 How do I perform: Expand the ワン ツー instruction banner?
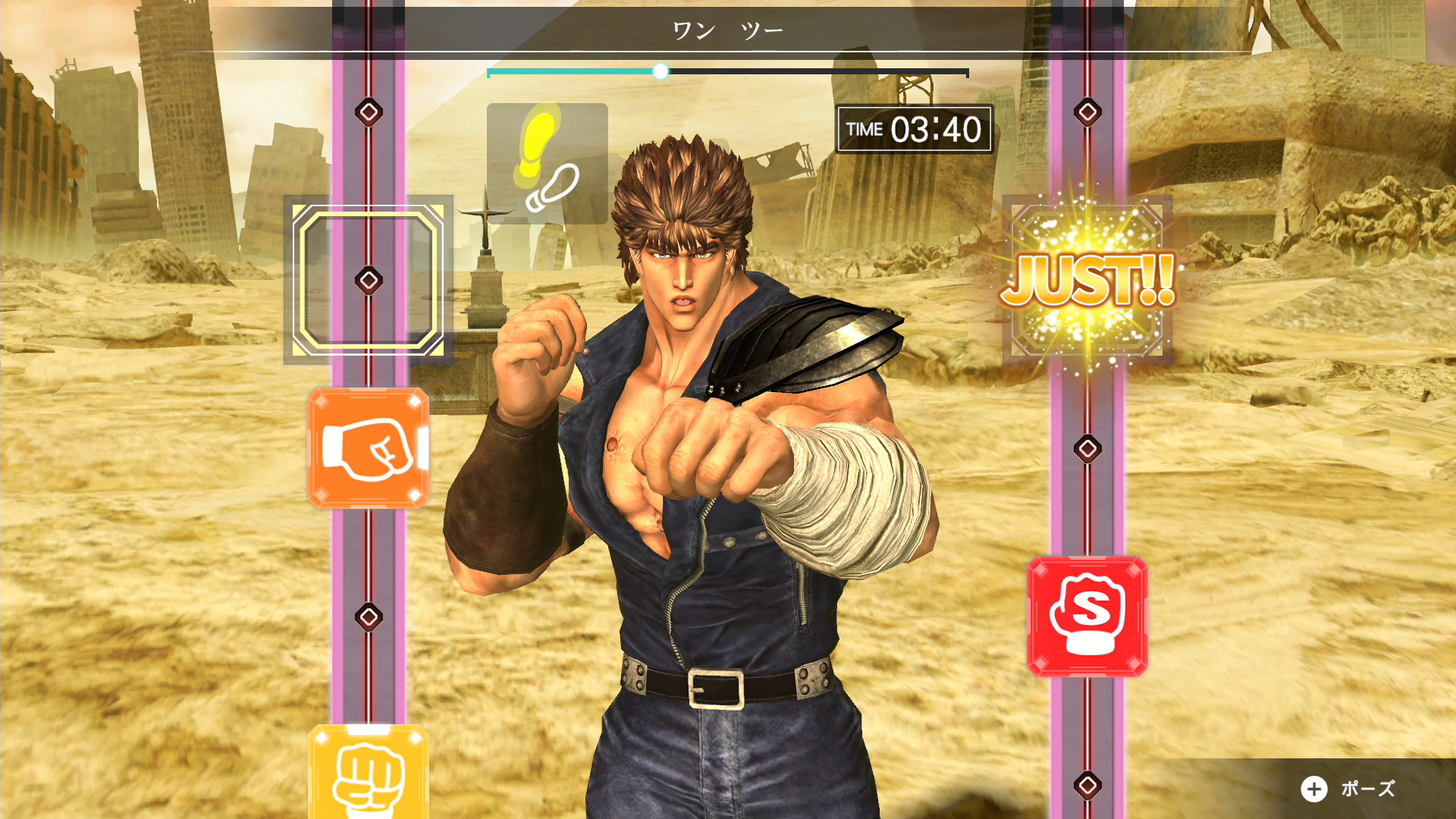pos(728,30)
